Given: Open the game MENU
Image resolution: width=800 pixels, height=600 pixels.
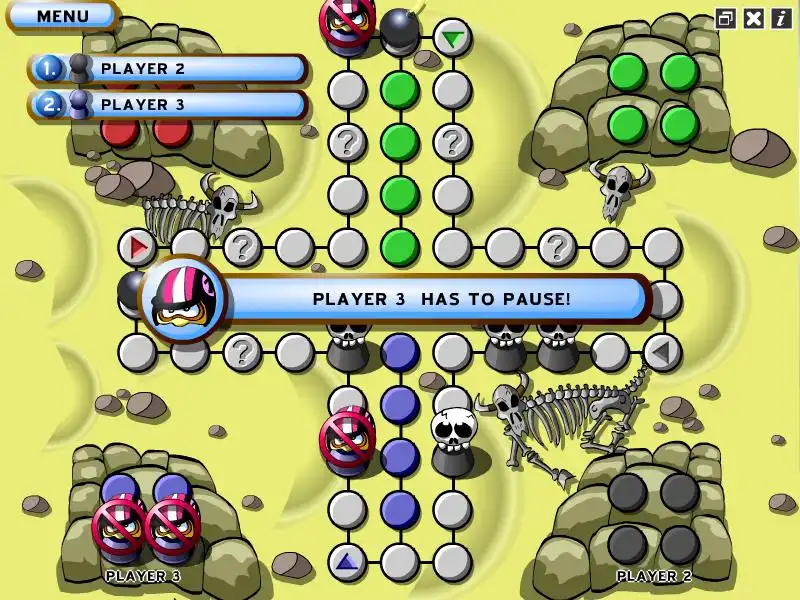Looking at the screenshot, I should pos(62,16).
